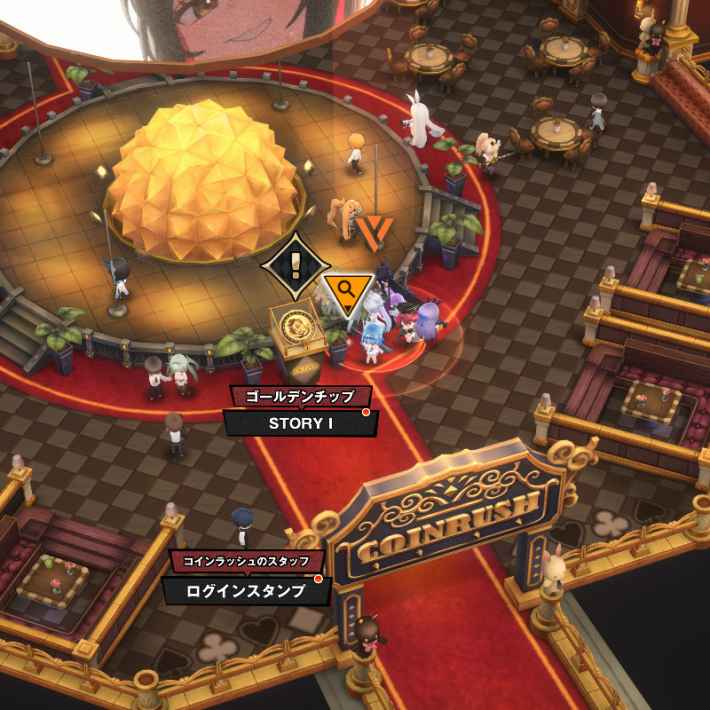The height and width of the screenshot is (710, 710).
Task: Open the STORY I label
Action: click(x=300, y=422)
